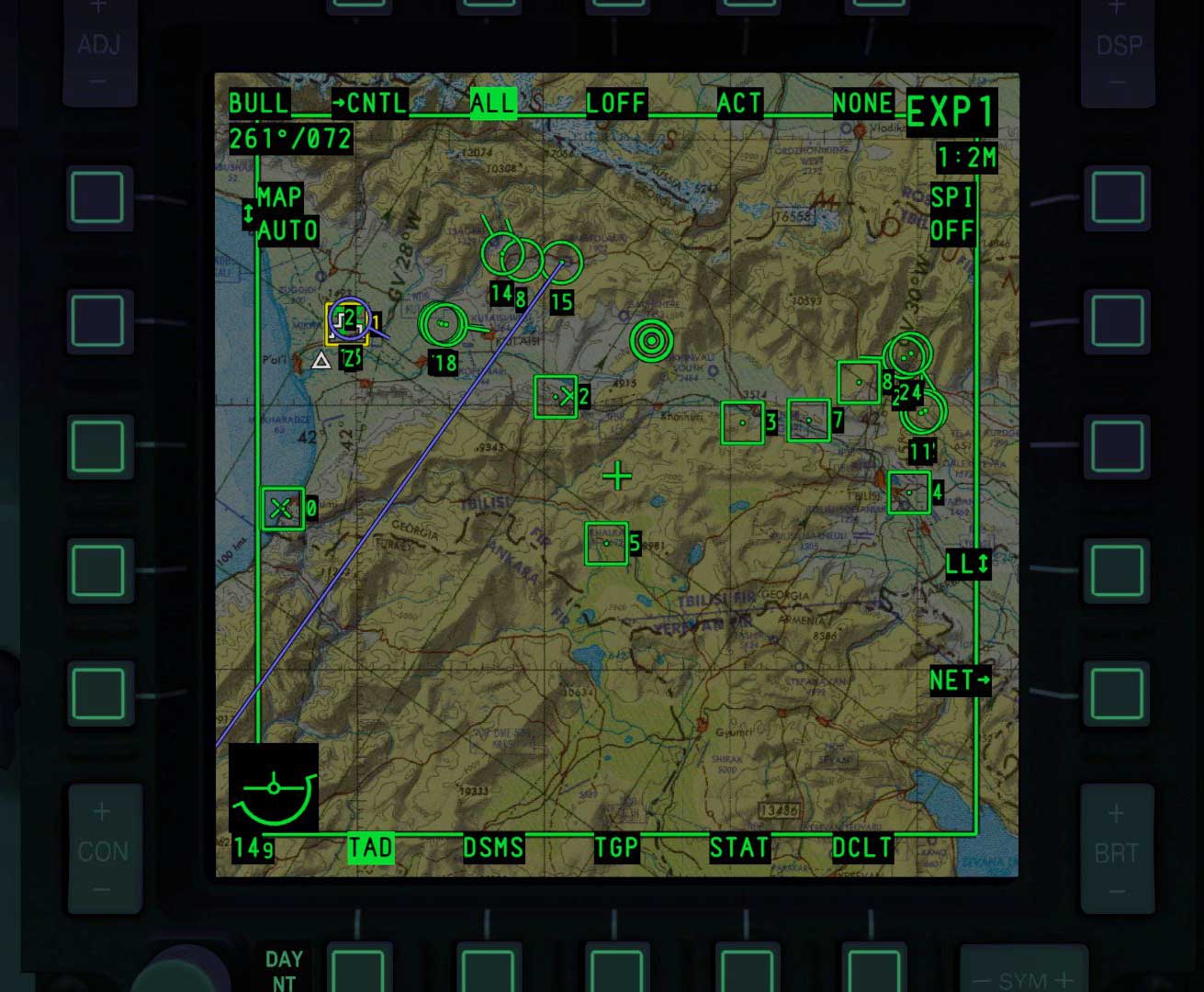The width and height of the screenshot is (1204, 992).
Task: Toggle the SPI OFF setting
Action: [x=951, y=213]
